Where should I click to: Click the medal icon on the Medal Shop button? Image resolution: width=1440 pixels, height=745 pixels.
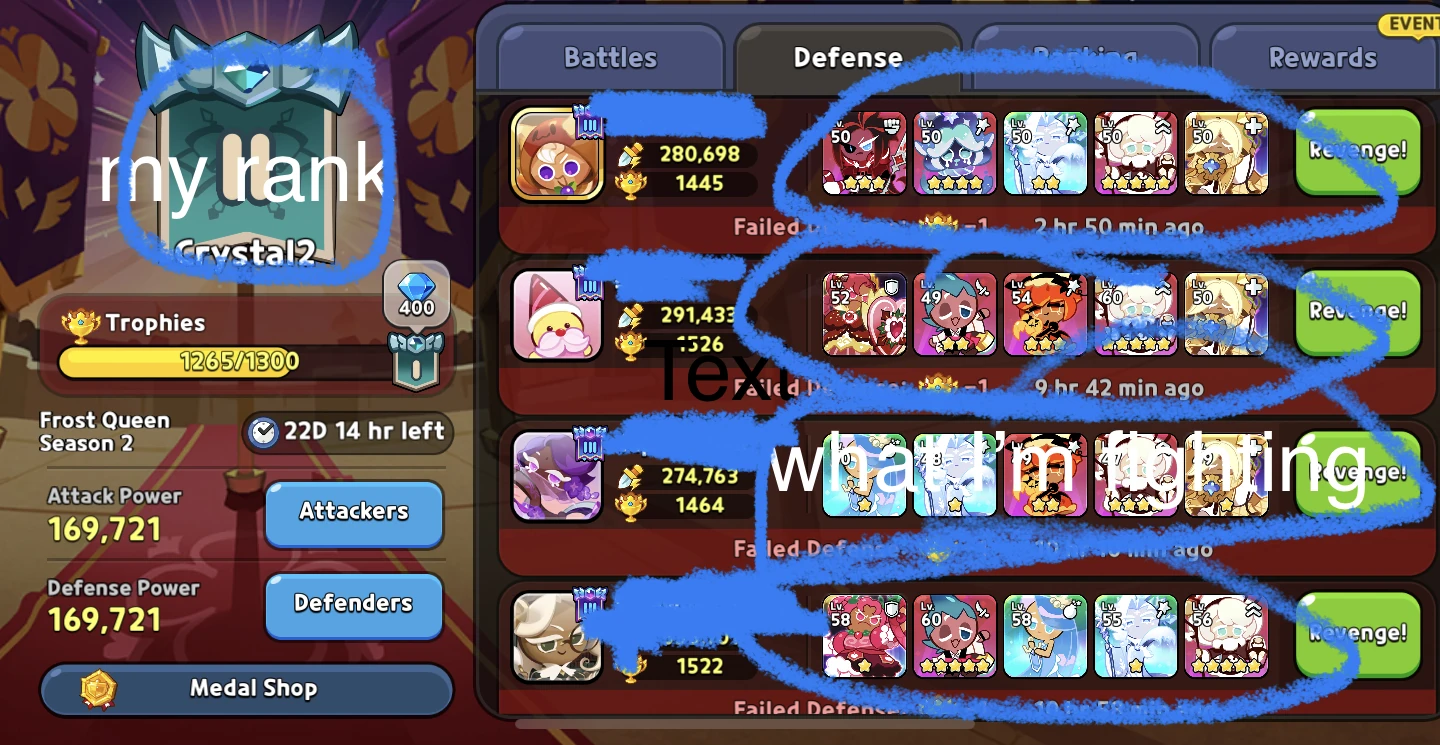click(96, 688)
